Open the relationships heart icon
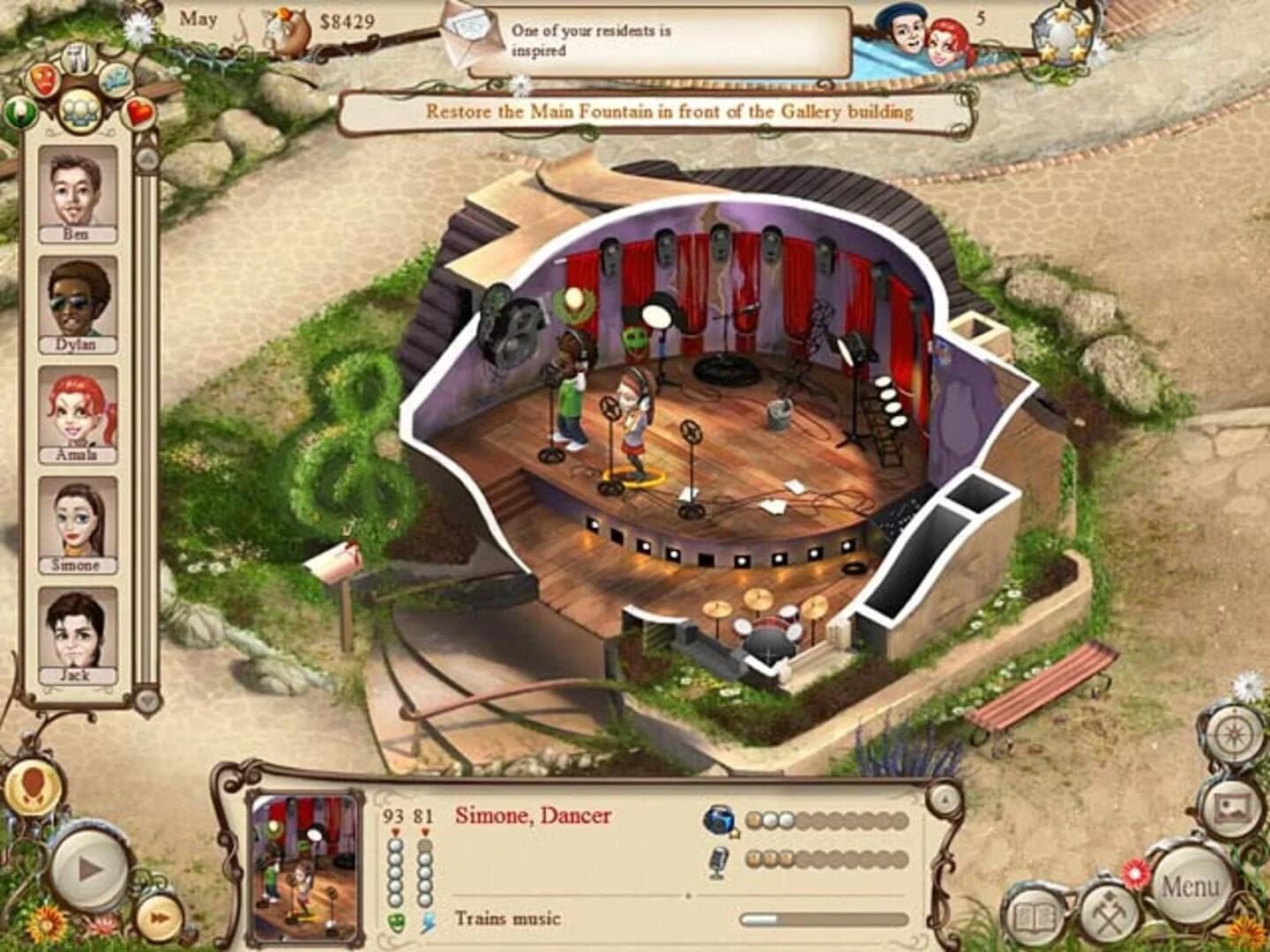The height and width of the screenshot is (952, 1270). (x=138, y=114)
